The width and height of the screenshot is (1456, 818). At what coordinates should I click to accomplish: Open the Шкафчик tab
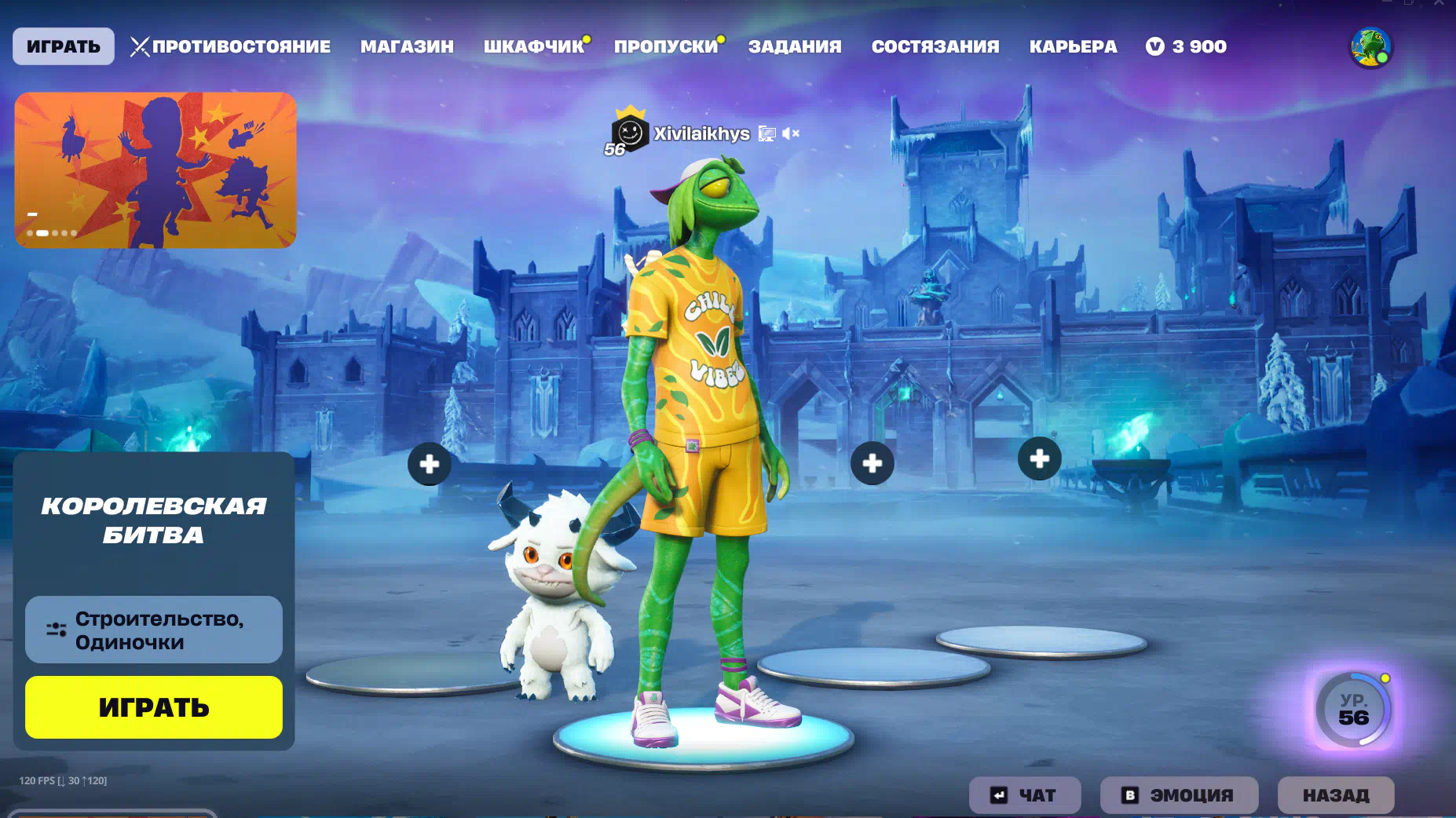[x=534, y=46]
